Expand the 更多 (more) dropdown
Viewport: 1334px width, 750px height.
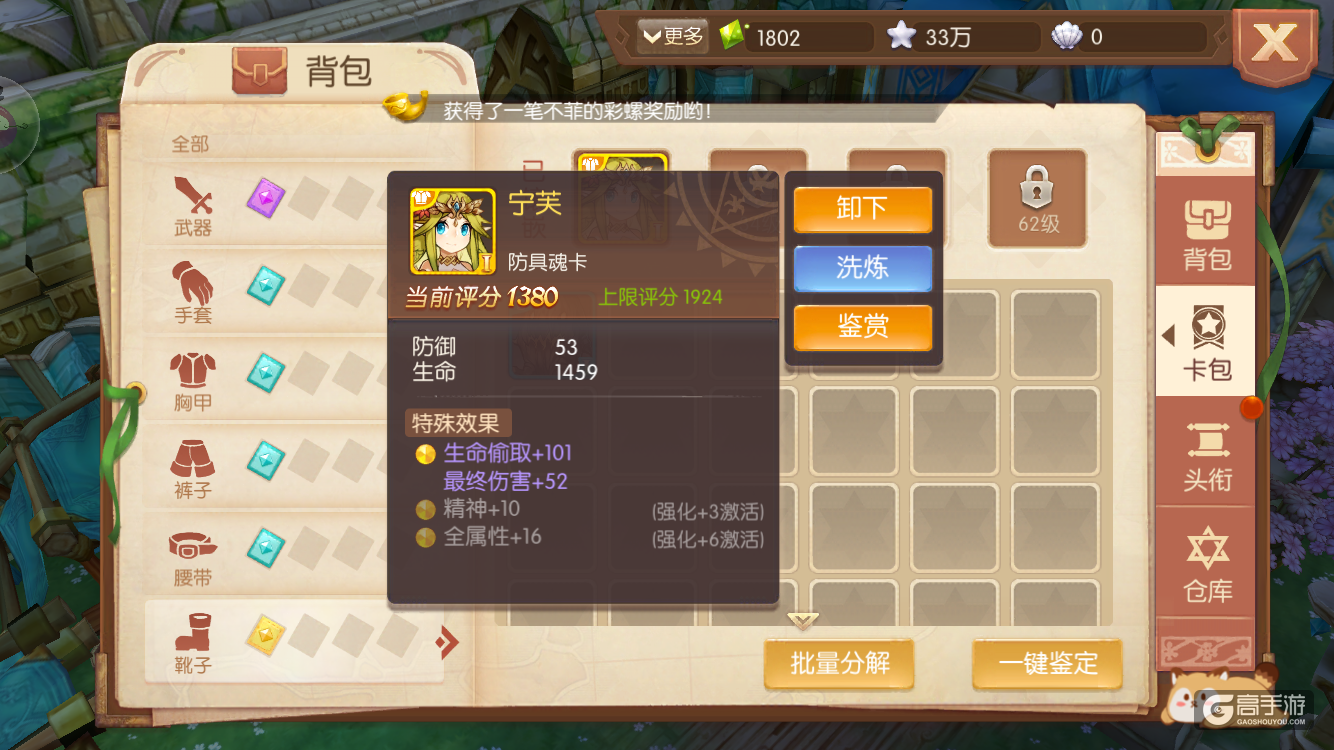pyautogui.click(x=672, y=36)
